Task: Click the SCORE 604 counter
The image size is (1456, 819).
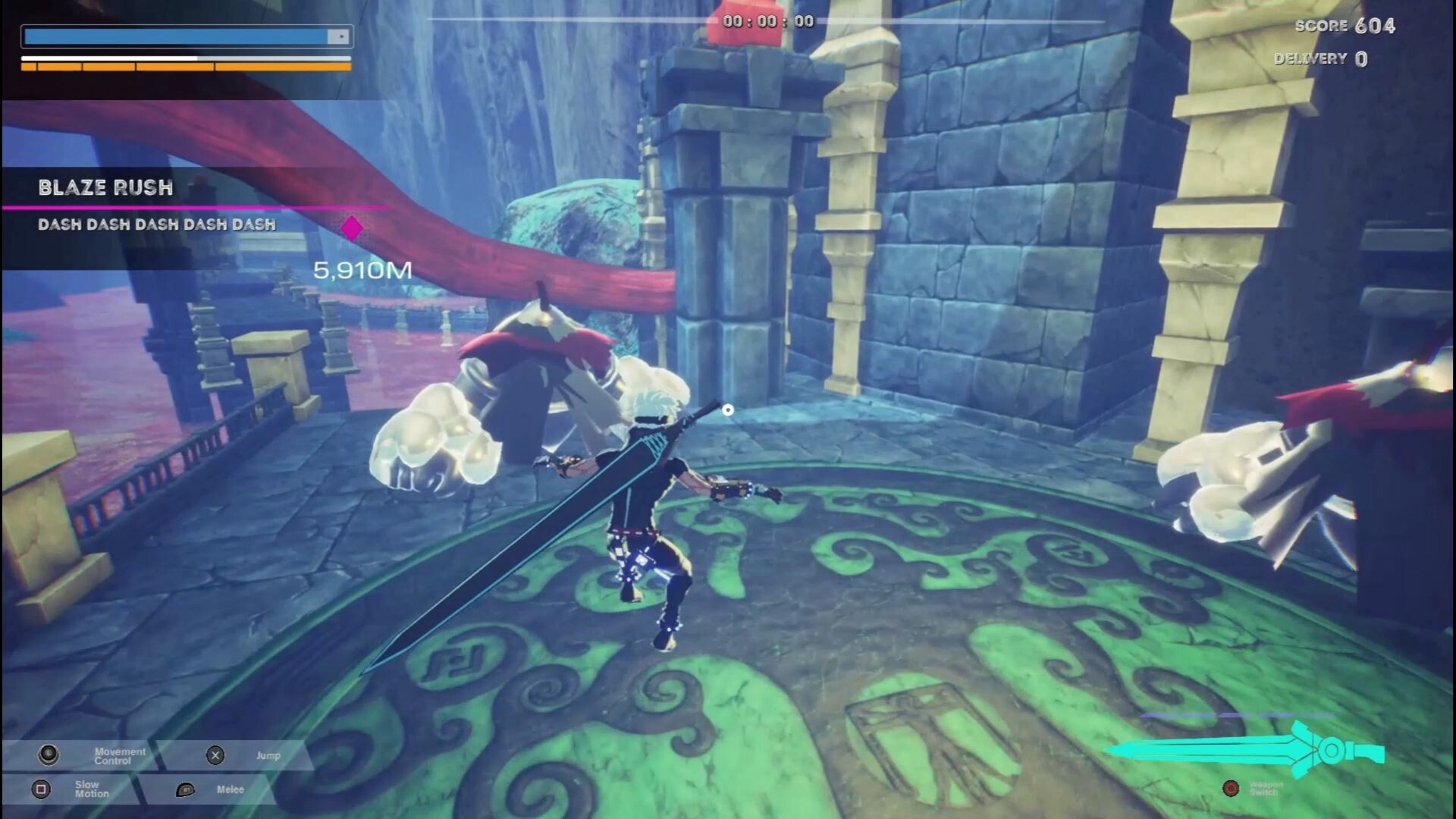Action: pyautogui.click(x=1346, y=25)
